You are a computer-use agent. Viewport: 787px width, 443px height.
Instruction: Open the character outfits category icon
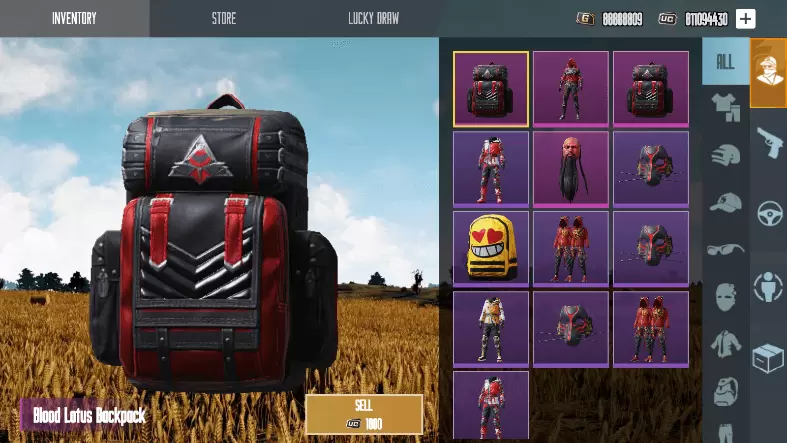769,70
